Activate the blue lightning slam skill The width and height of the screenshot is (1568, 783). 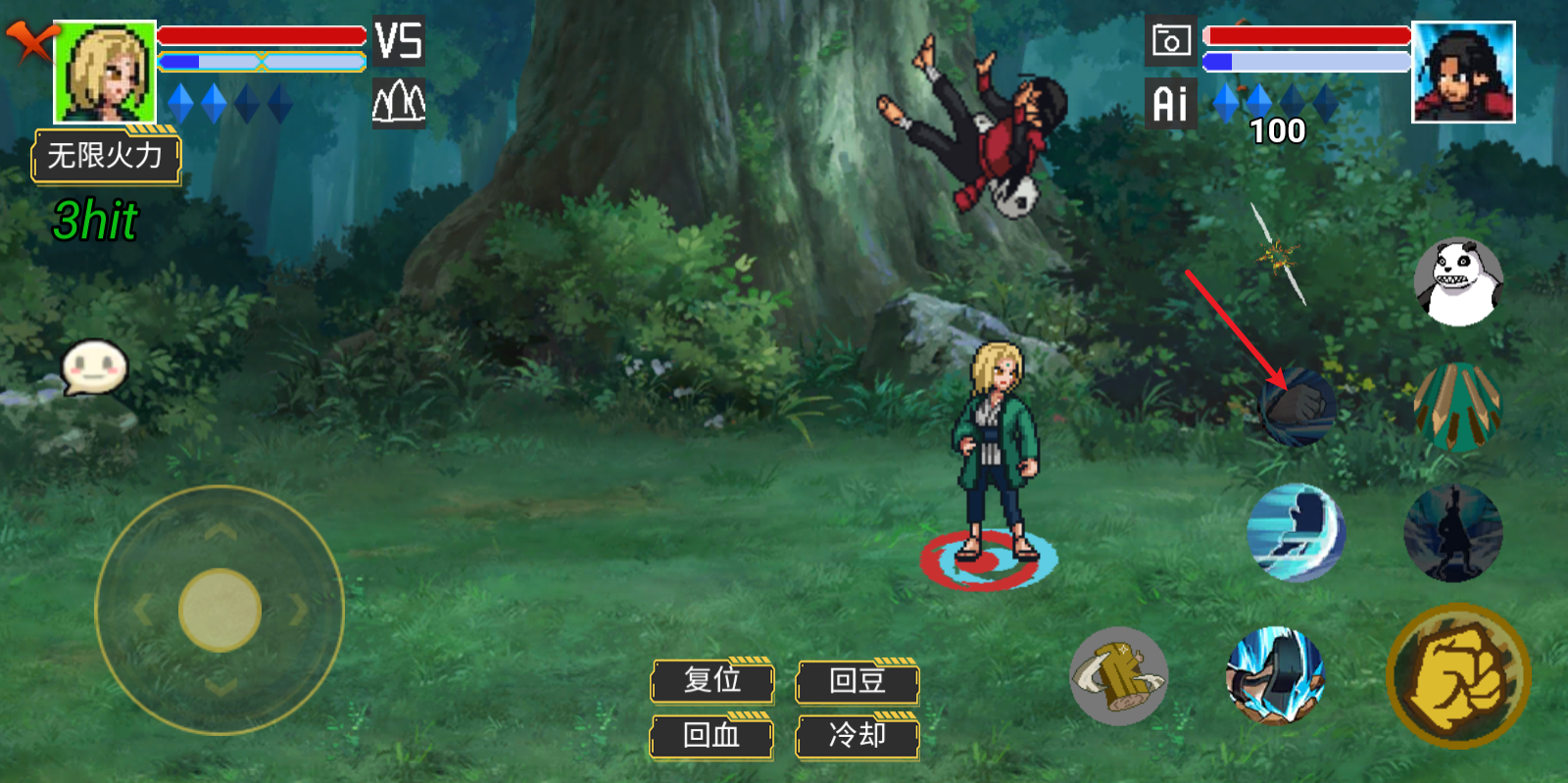click(x=1276, y=676)
